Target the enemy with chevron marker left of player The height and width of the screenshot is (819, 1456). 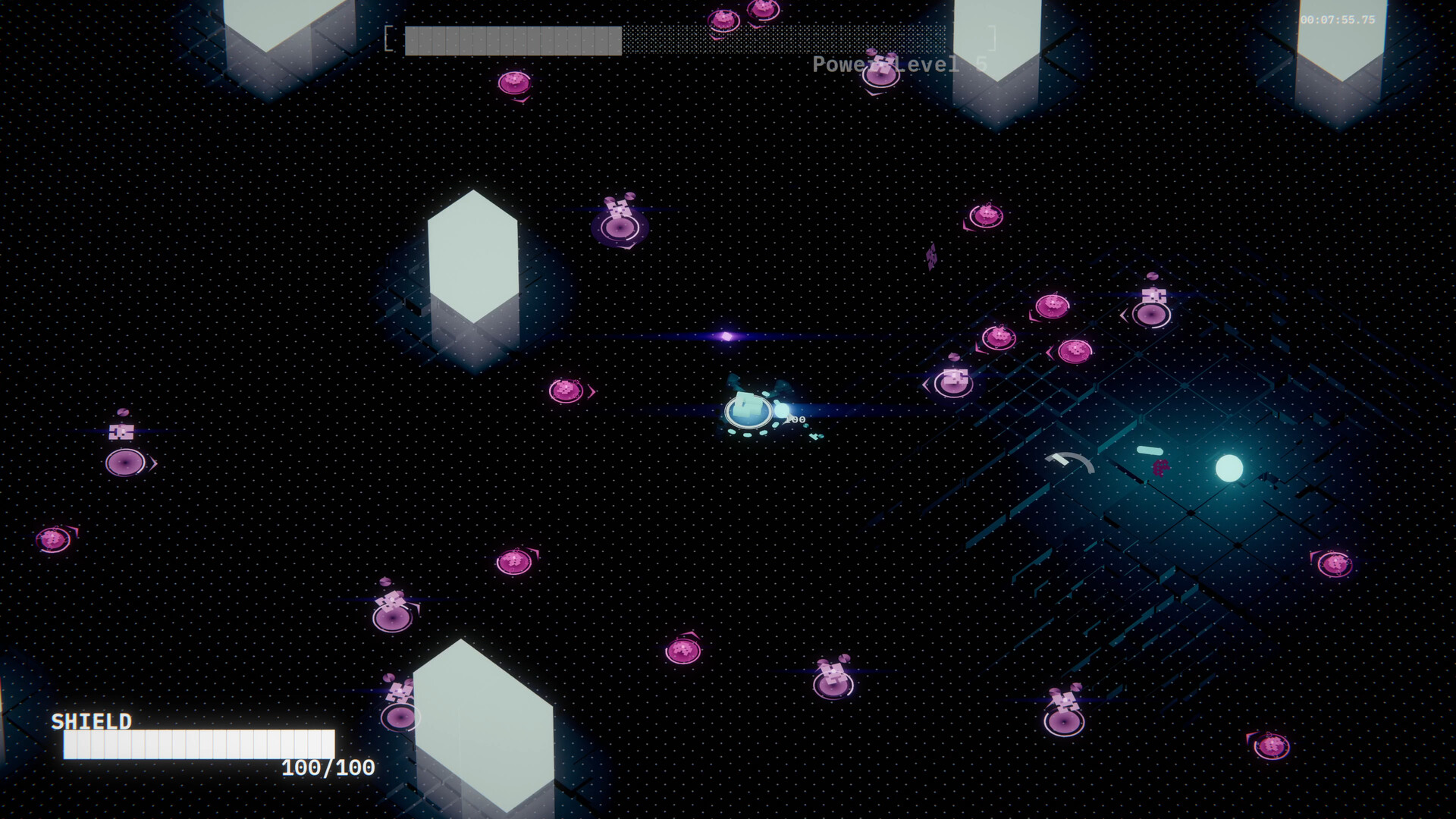point(565,391)
